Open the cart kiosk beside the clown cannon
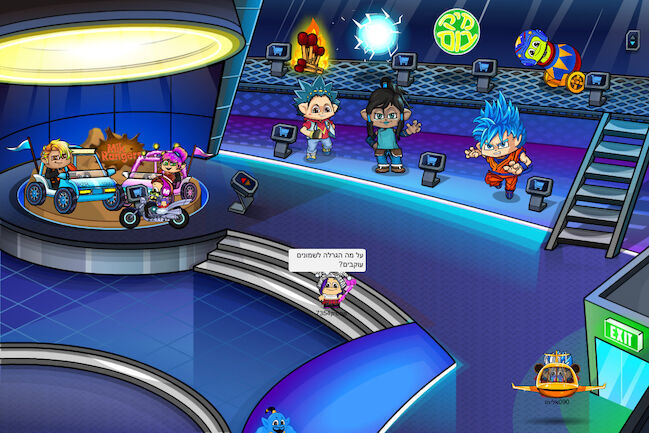The width and height of the screenshot is (649, 433). pyautogui.click(x=596, y=83)
